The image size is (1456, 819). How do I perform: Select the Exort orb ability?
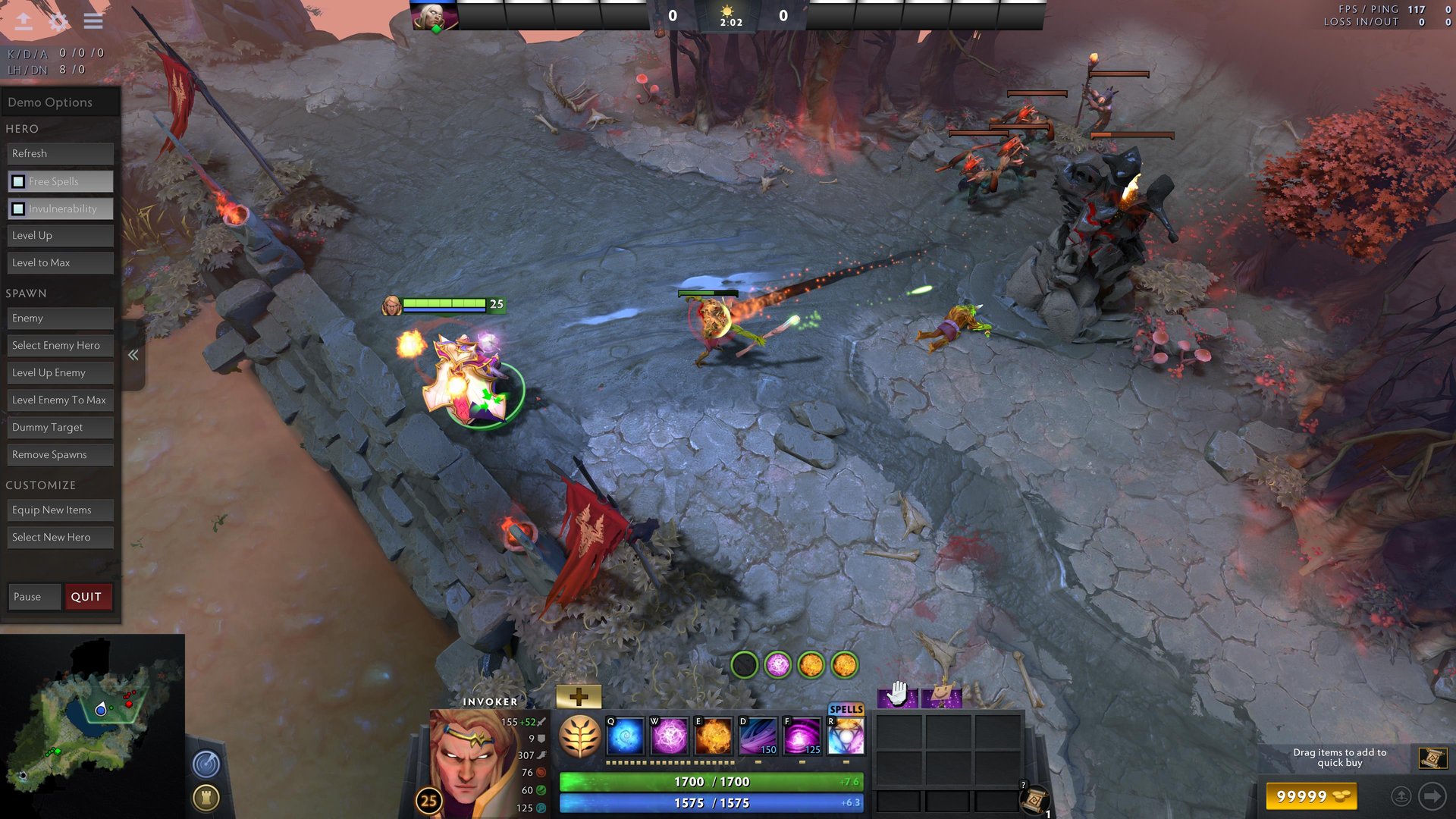tap(713, 736)
